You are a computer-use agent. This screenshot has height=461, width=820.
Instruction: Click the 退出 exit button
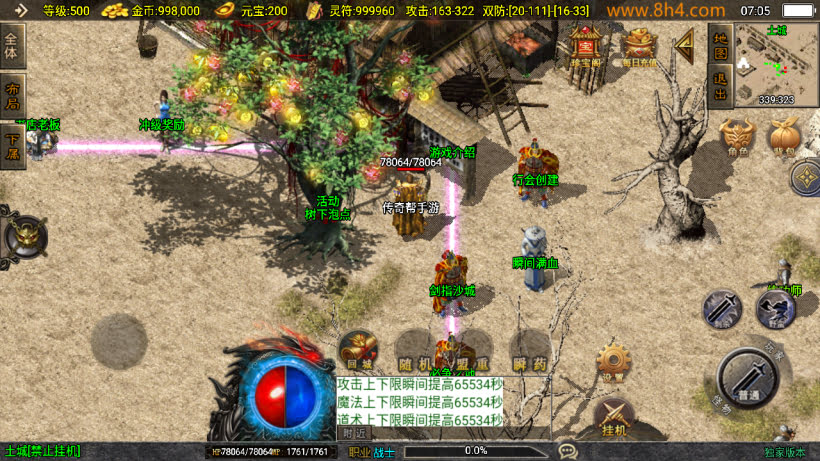point(720,87)
